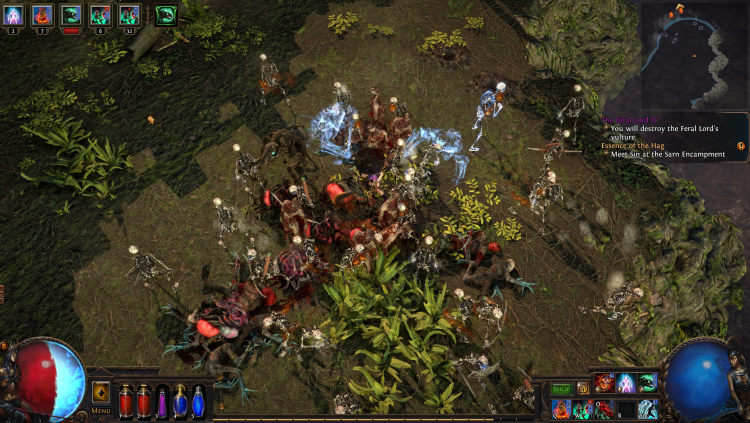Select the empty R skill slot
The height and width of the screenshot is (423, 750).
pyautogui.click(x=625, y=408)
